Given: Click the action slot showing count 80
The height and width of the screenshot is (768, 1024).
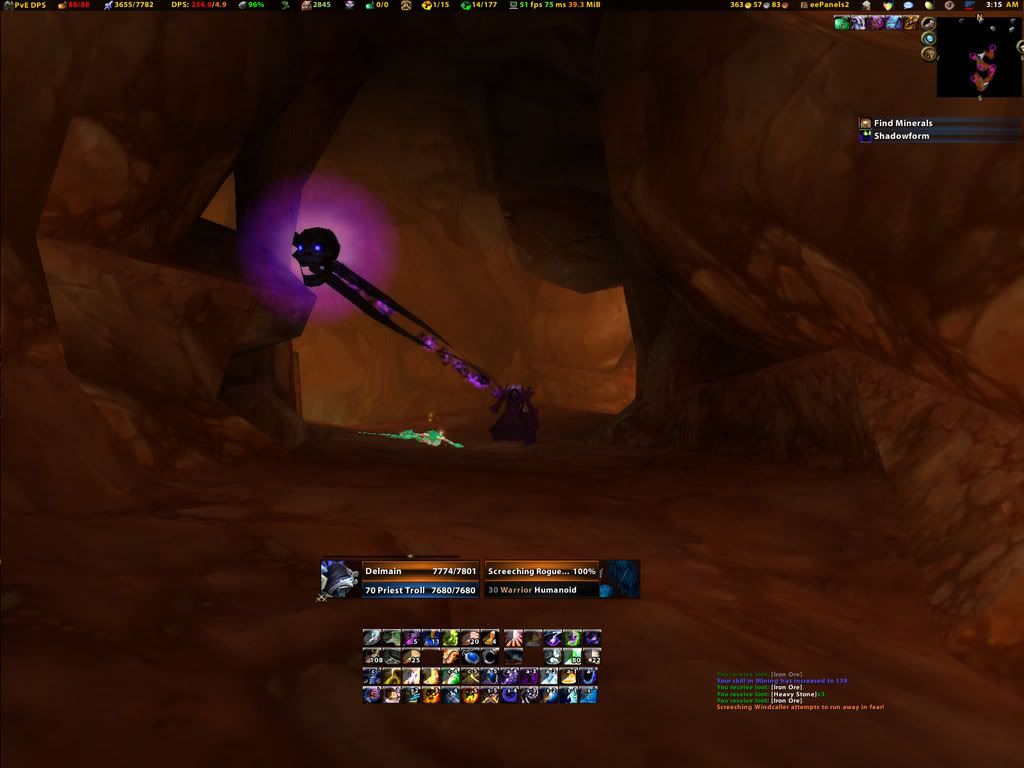Looking at the screenshot, I should (573, 657).
